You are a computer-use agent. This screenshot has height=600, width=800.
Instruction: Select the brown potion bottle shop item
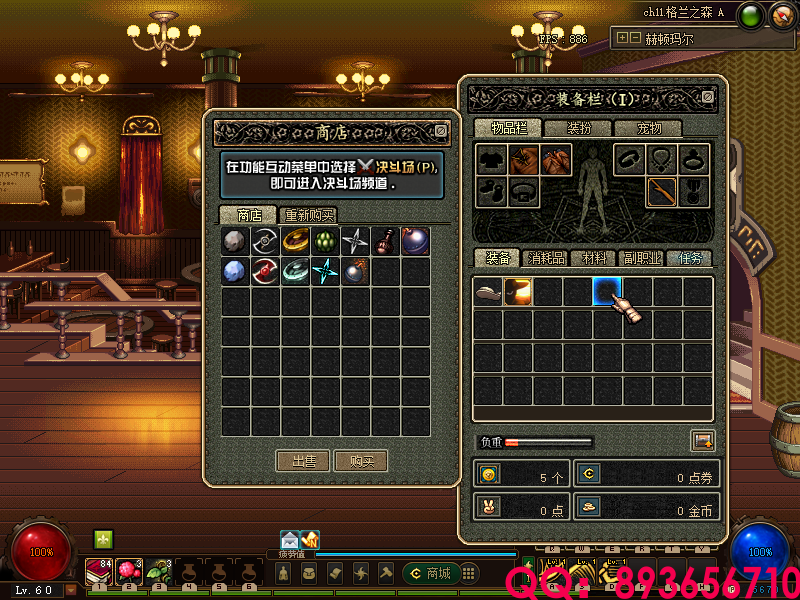point(385,241)
